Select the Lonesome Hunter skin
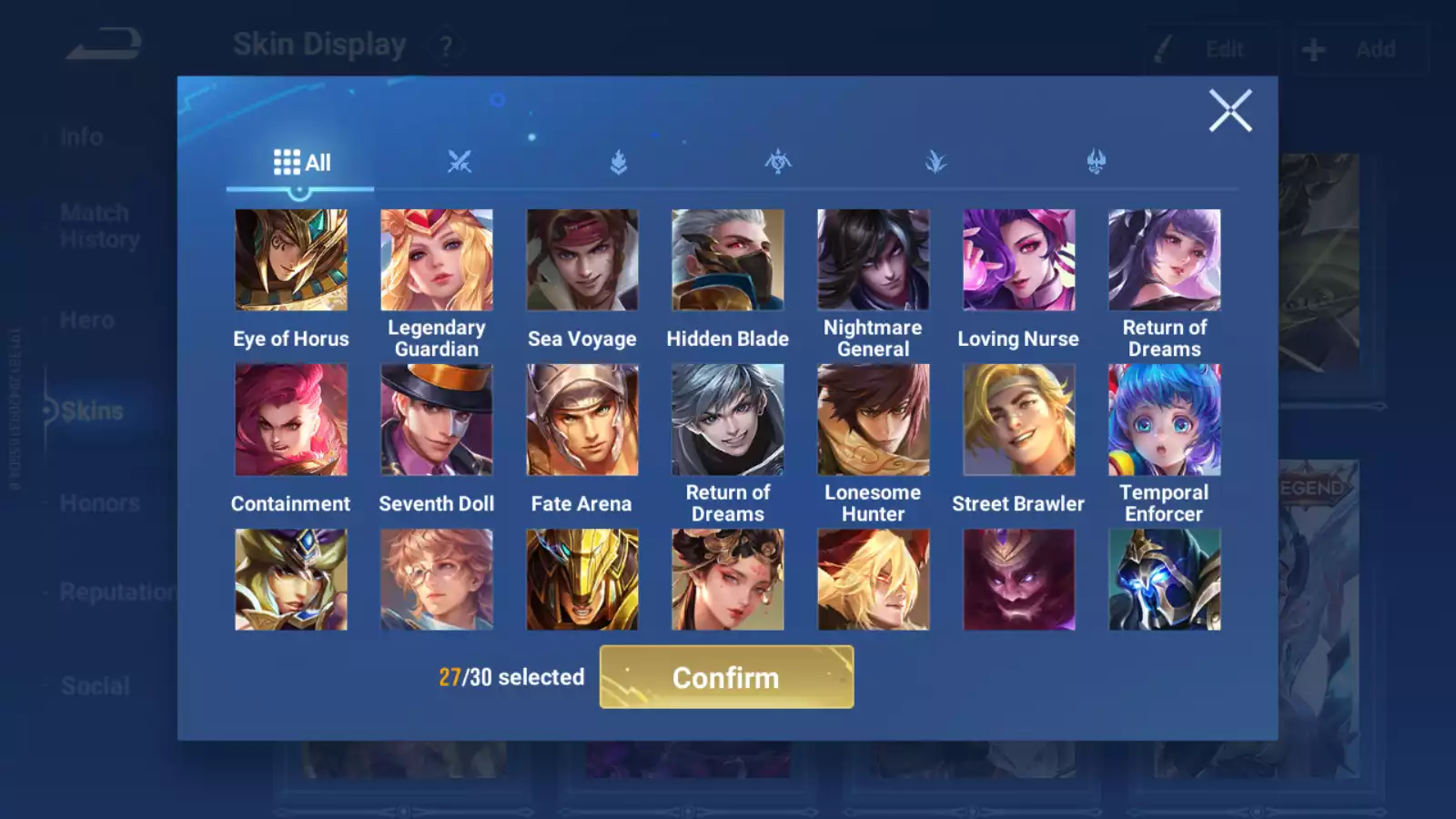This screenshot has width=1456, height=819. tap(874, 420)
